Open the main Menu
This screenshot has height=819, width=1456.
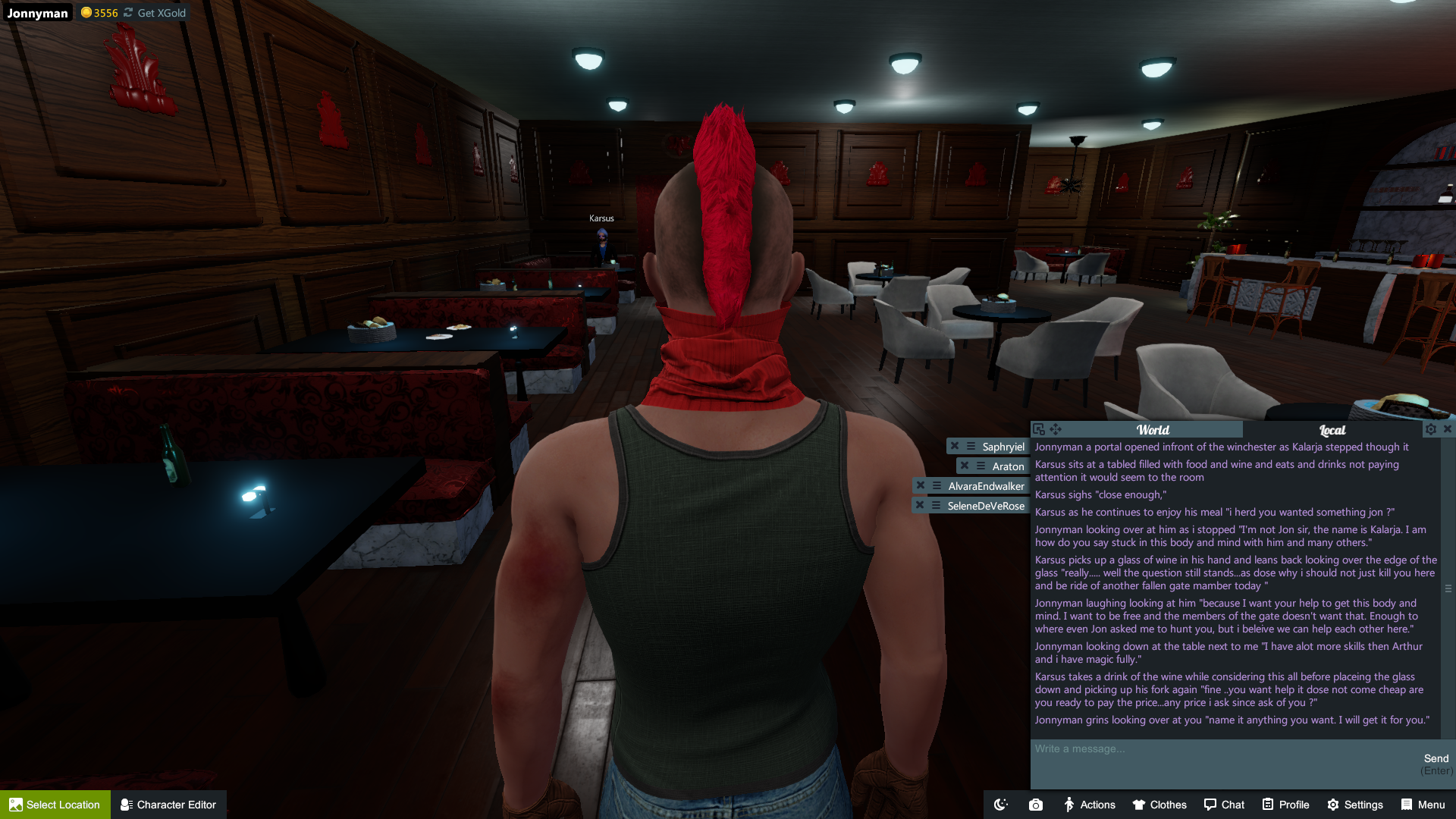pyautogui.click(x=1423, y=805)
